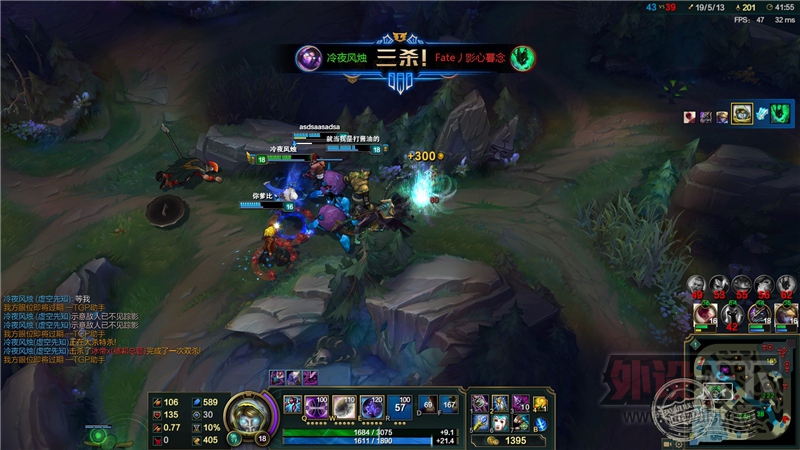Use the item in inventory slot 1
800x450 pixels.
click(480, 402)
